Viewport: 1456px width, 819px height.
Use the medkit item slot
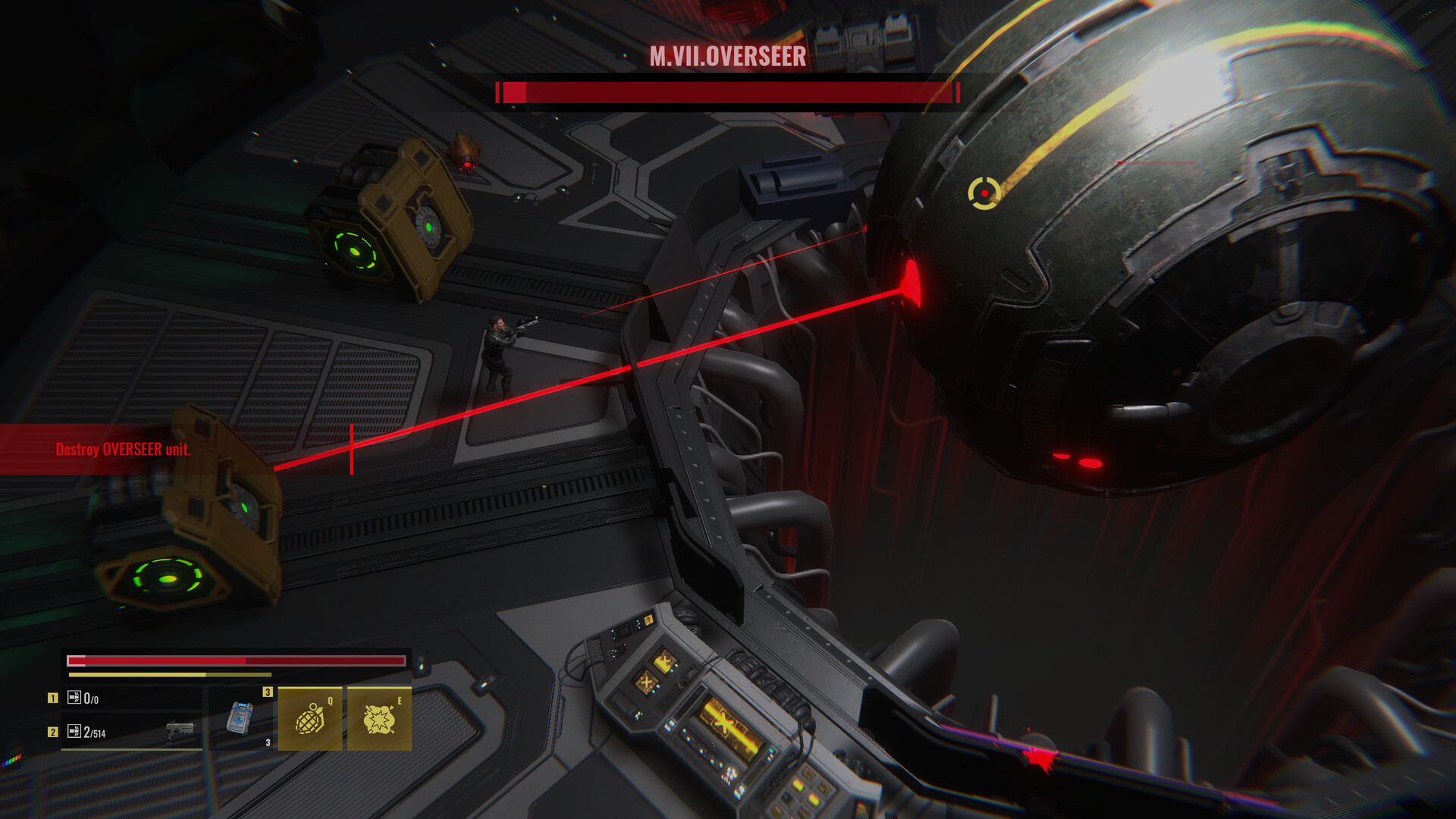(x=241, y=718)
